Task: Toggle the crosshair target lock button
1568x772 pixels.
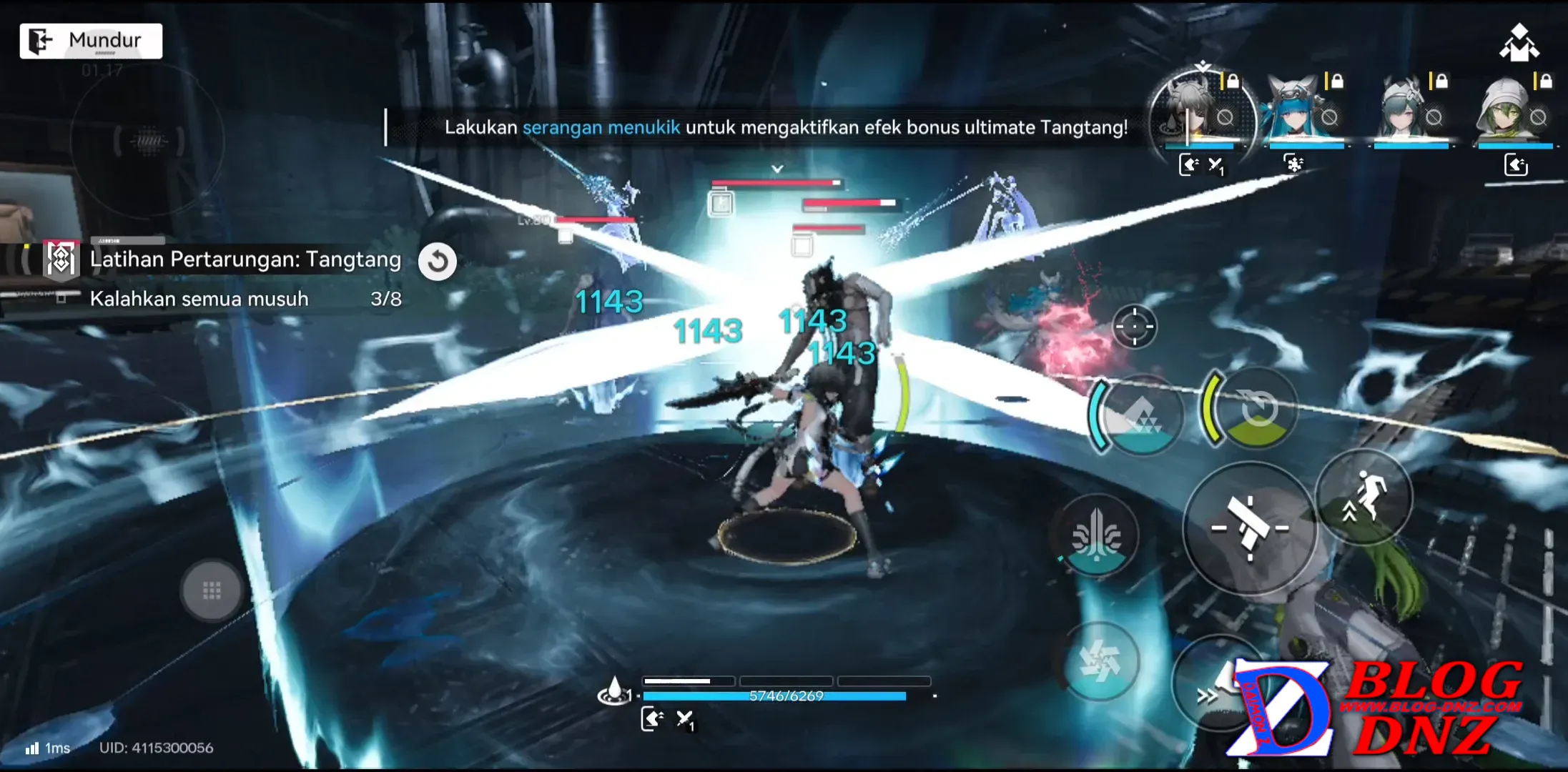Action: (1134, 327)
